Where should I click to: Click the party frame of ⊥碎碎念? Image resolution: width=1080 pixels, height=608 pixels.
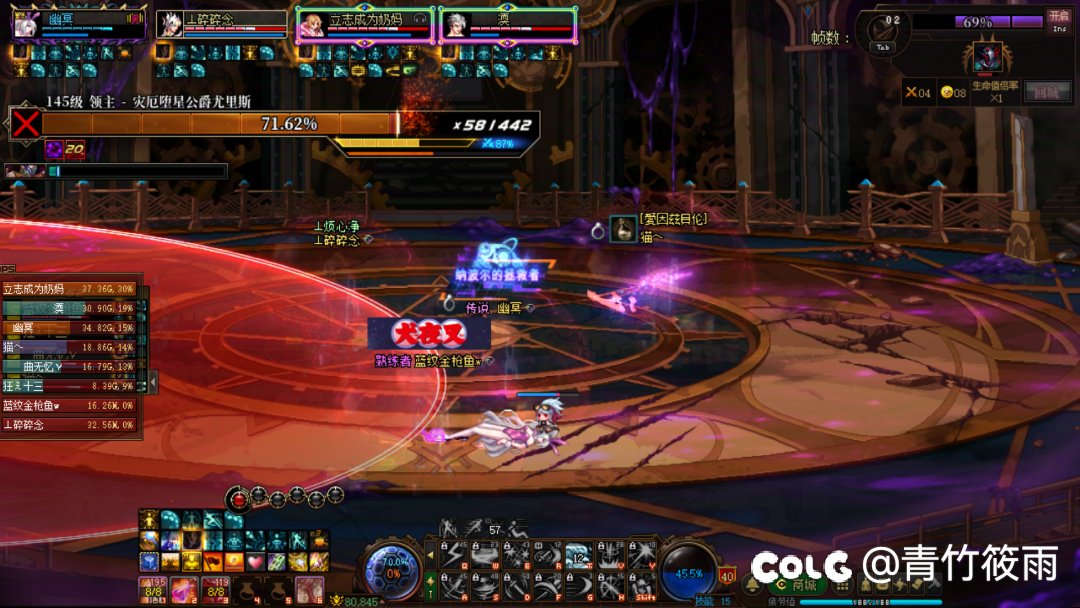[x=221, y=25]
